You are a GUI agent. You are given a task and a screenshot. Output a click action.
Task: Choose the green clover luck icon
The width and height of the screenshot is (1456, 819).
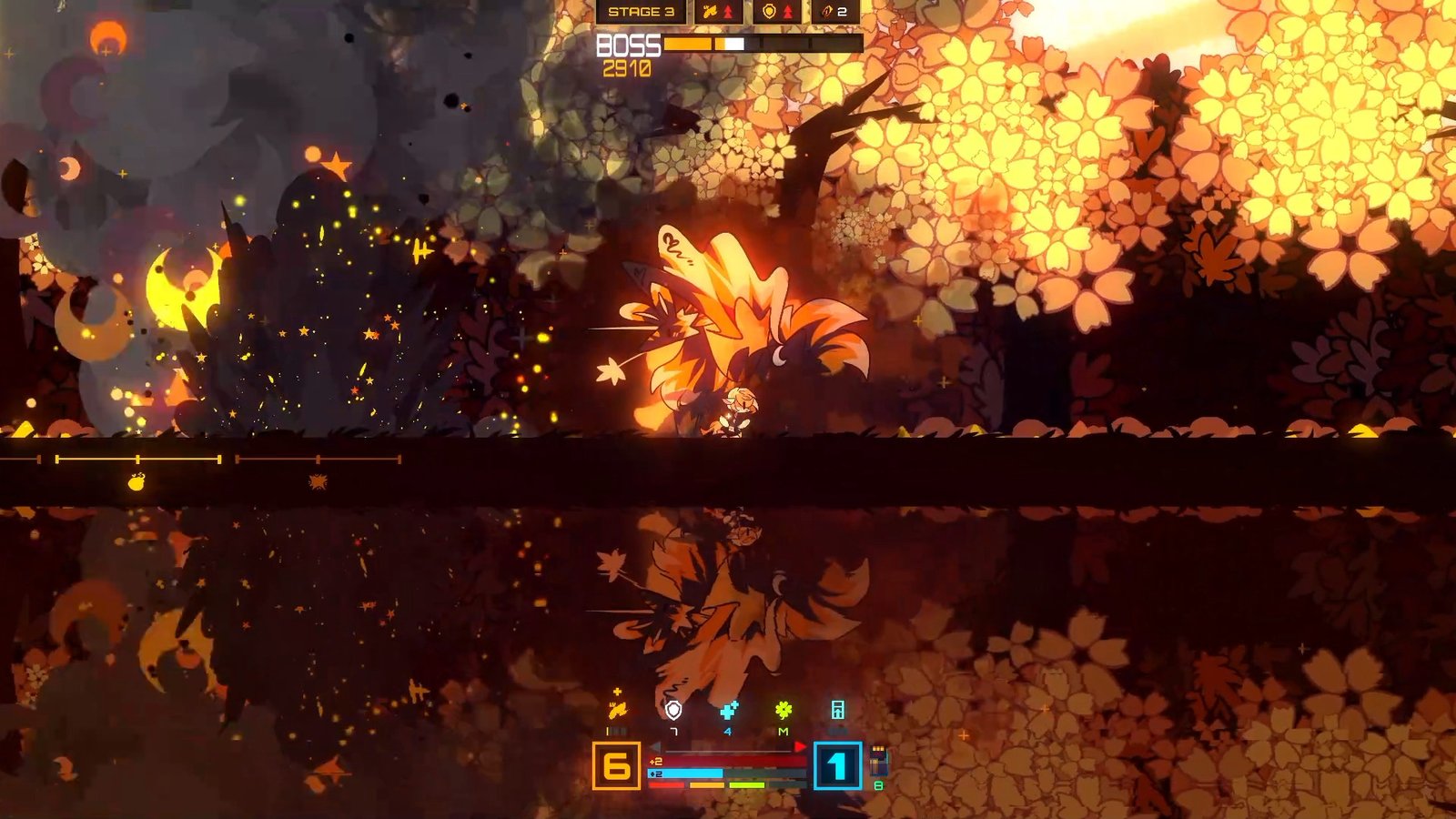point(784,710)
